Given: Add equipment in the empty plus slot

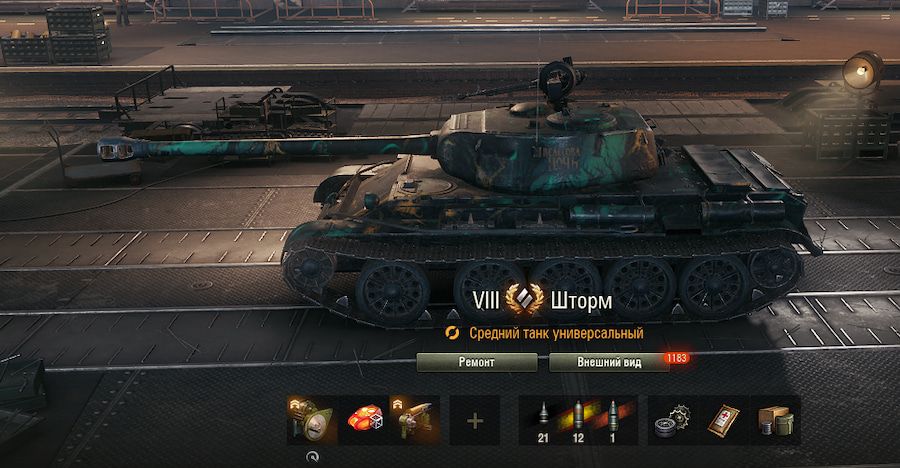Looking at the screenshot, I should [x=475, y=420].
